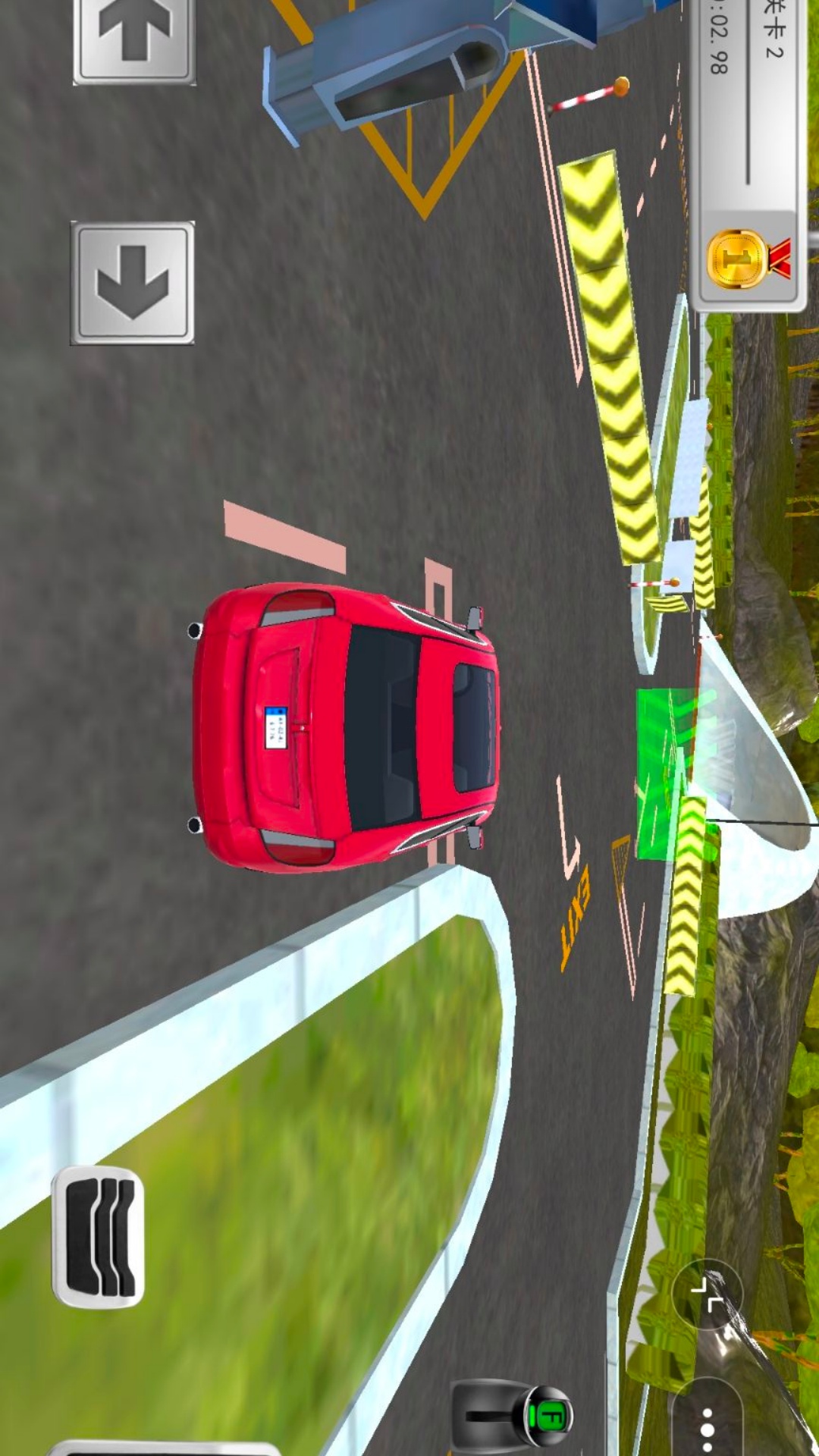
Task: Step on the ribbed metal pedal
Action: [99, 1237]
